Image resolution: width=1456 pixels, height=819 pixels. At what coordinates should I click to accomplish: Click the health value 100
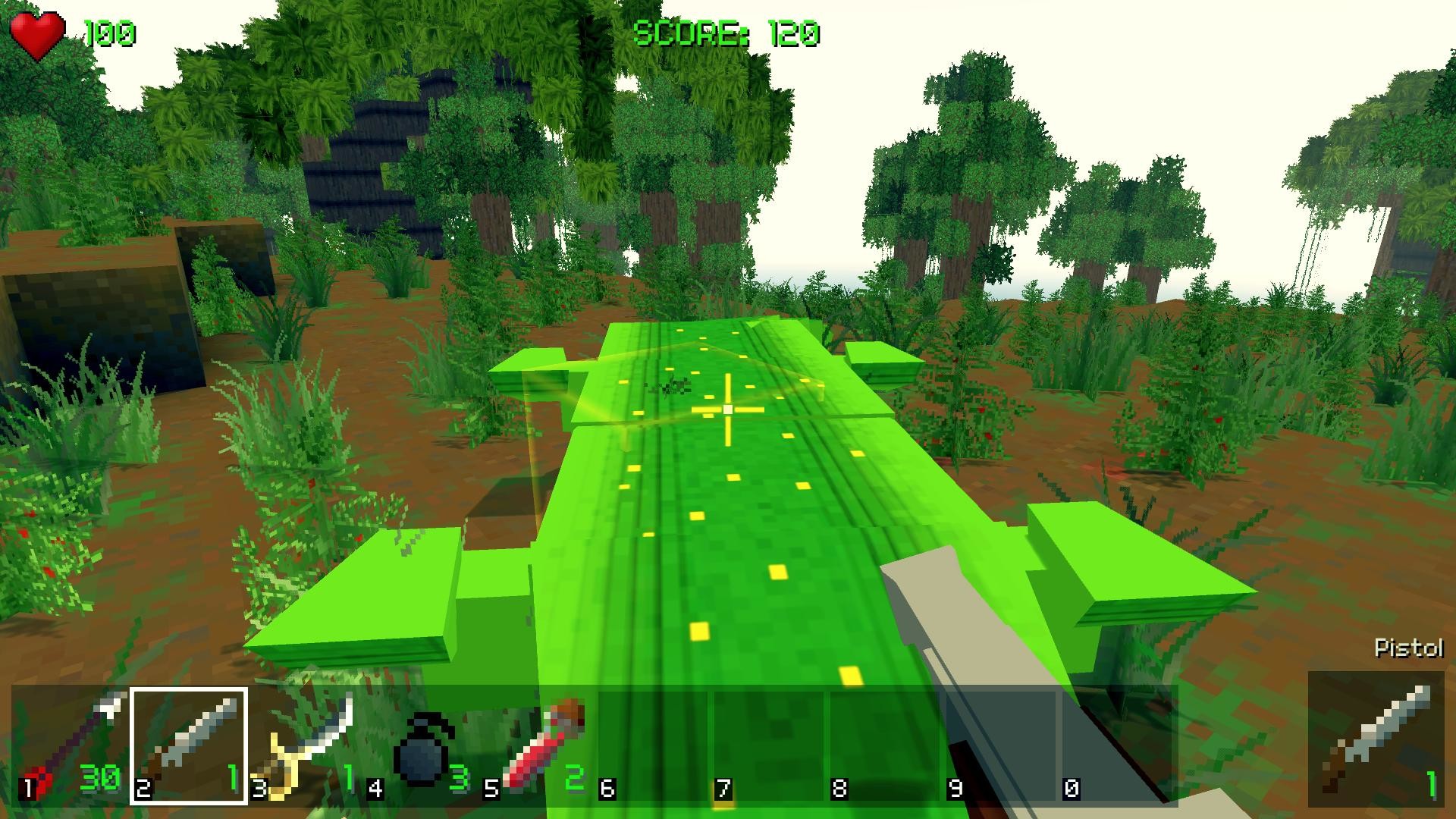[108, 33]
